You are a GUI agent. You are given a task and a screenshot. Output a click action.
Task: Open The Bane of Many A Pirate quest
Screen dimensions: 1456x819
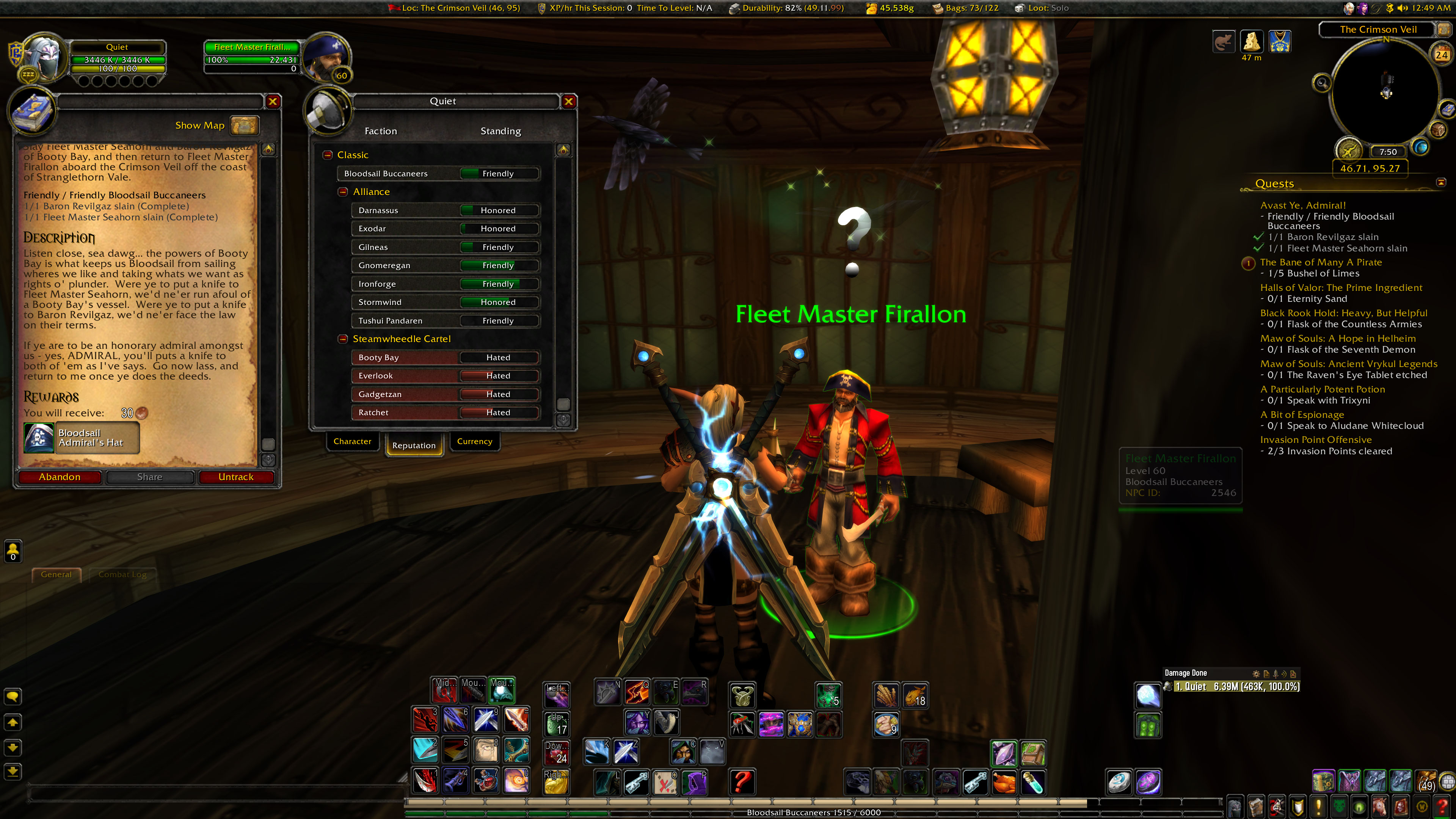tap(1320, 262)
